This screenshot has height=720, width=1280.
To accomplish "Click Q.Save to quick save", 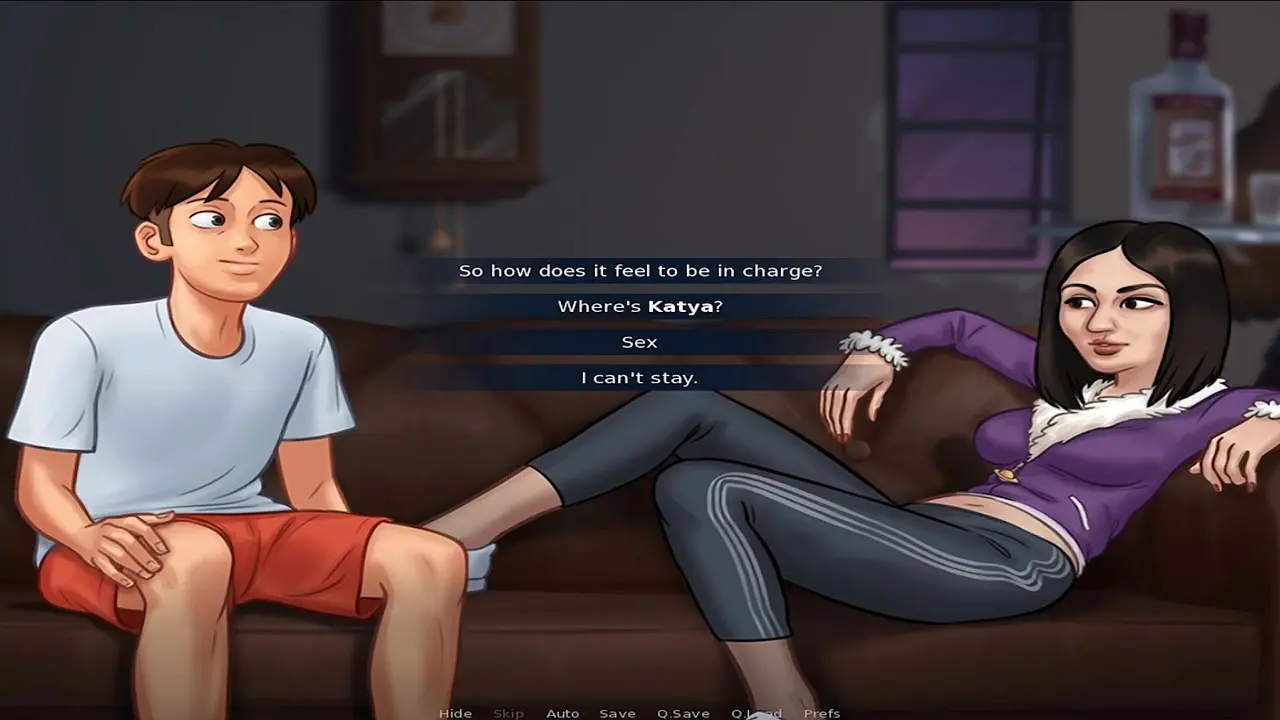I will tap(683, 713).
